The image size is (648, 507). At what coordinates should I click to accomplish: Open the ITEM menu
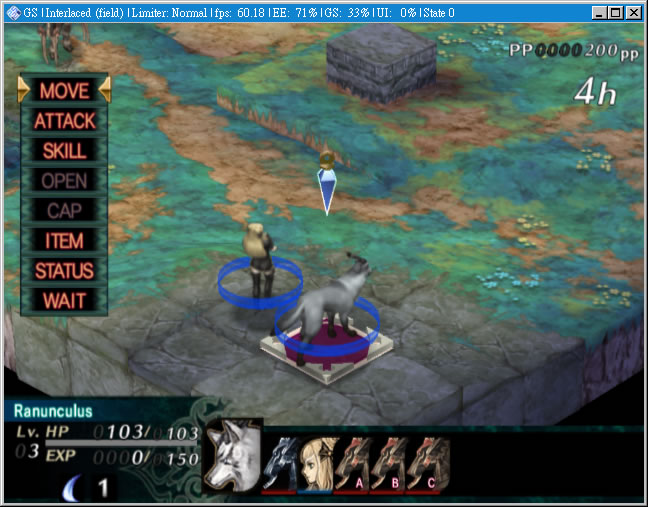[x=64, y=241]
